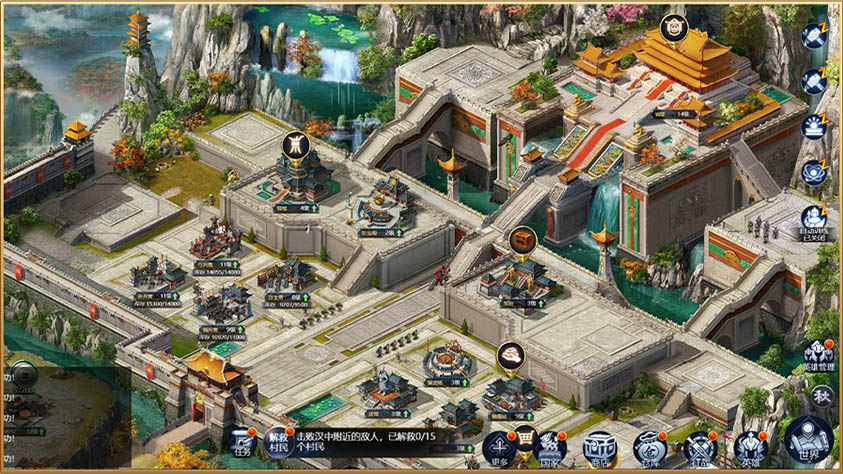Expand the 更多 more options button
Image resolution: width=843 pixels, height=474 pixels.
coord(499,447)
